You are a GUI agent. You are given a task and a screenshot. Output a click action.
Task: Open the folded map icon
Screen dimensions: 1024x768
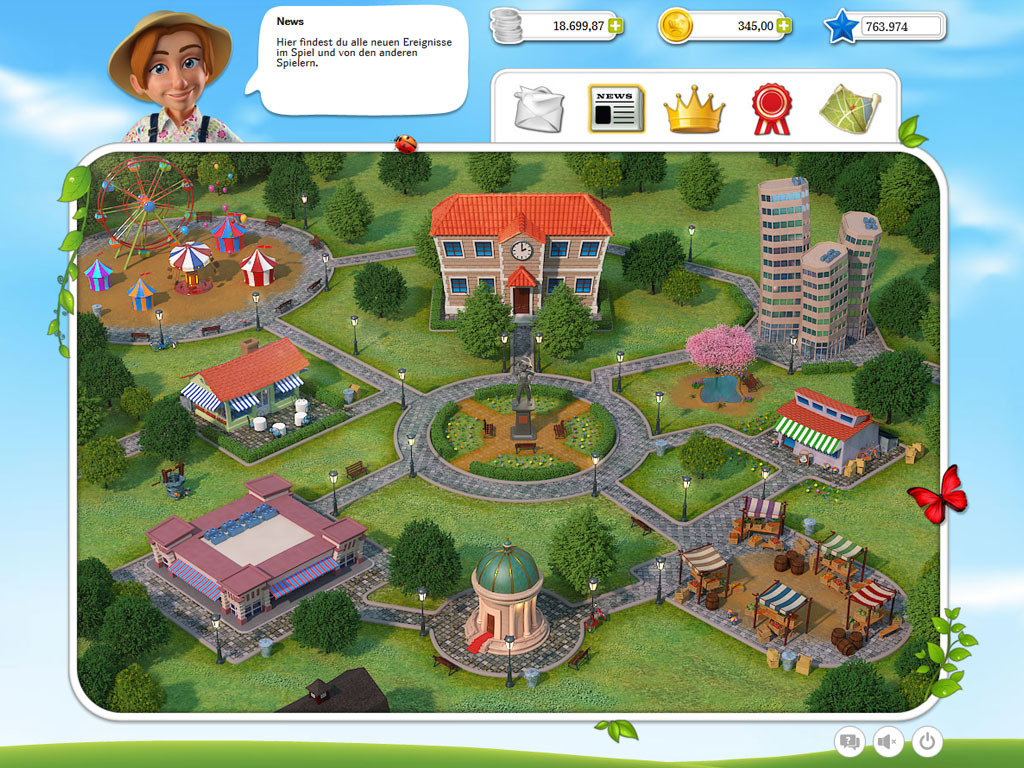pos(849,109)
